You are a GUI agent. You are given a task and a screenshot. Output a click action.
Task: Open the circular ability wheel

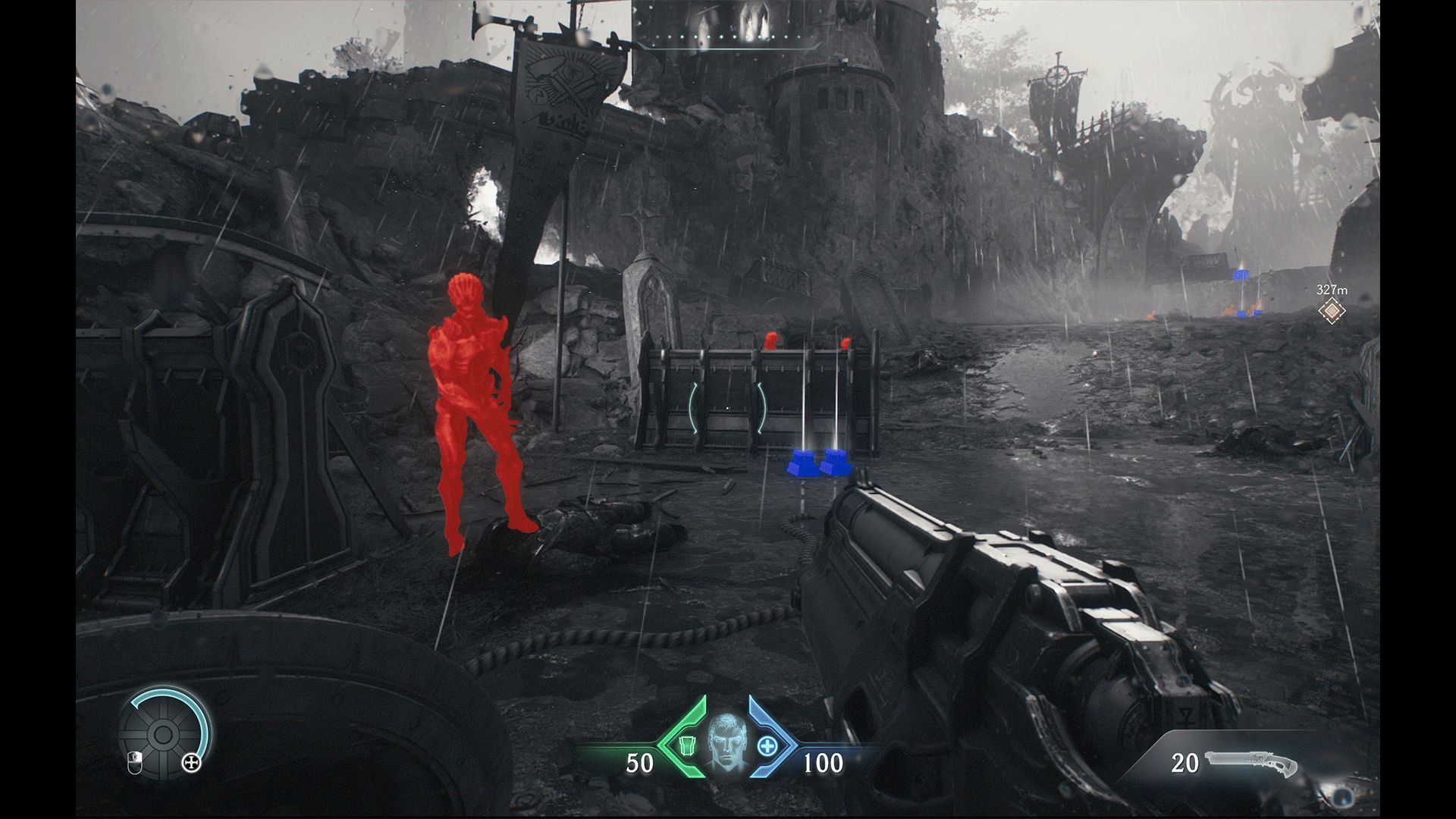pos(162,733)
